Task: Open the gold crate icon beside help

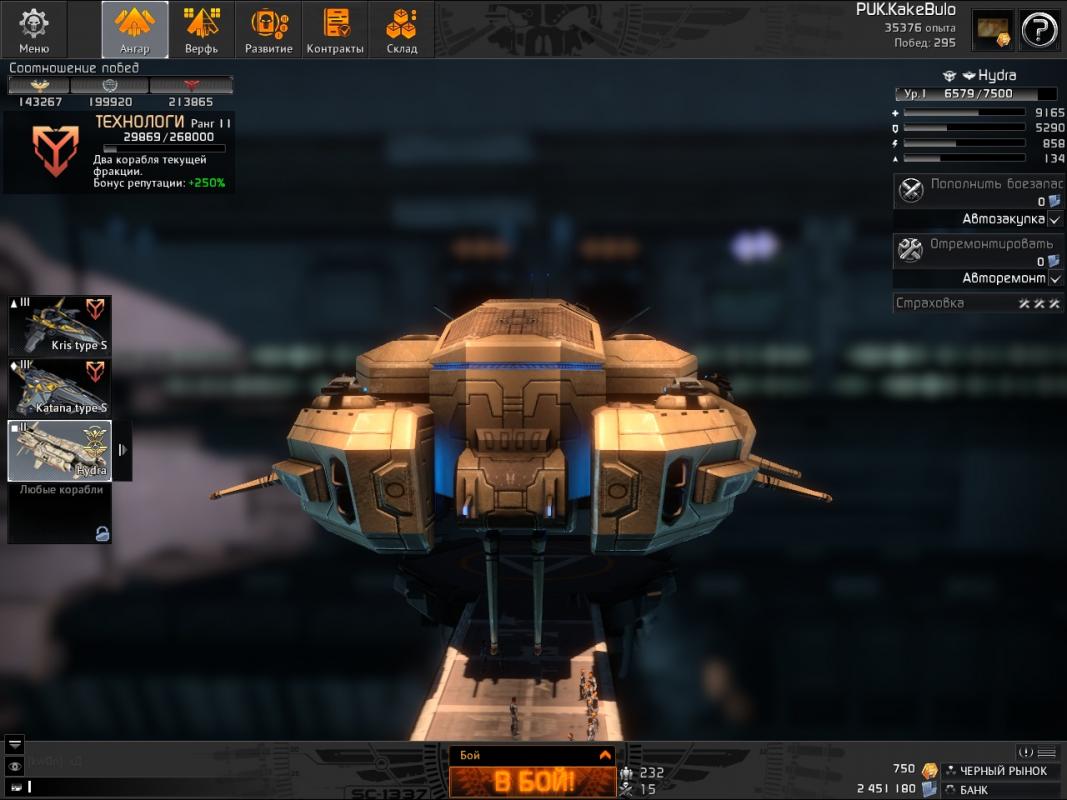Action: (993, 30)
